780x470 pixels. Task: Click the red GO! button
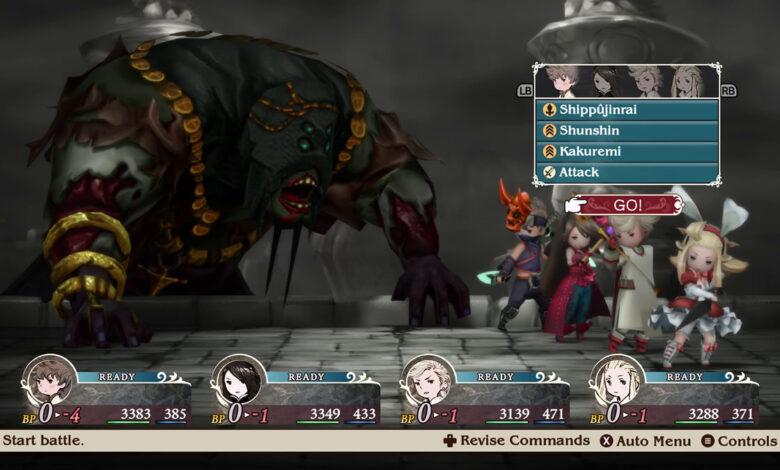tap(630, 205)
